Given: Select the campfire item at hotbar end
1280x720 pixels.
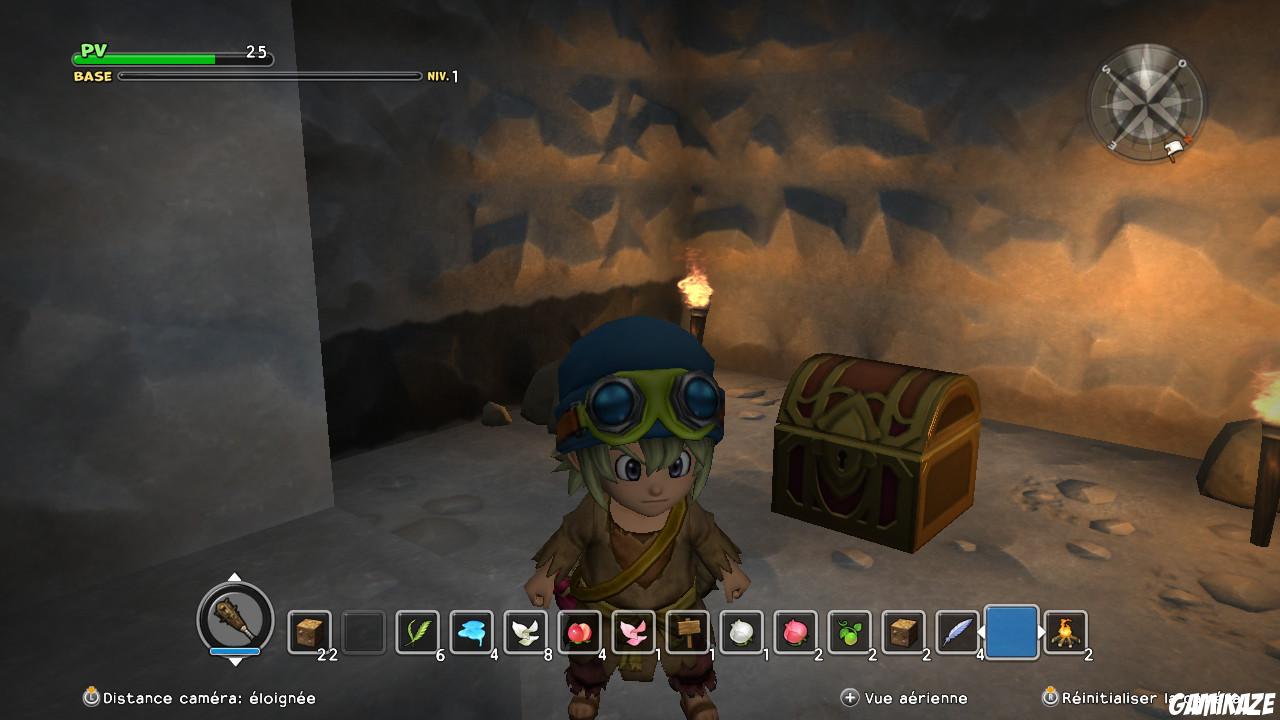Looking at the screenshot, I should tap(1065, 630).
